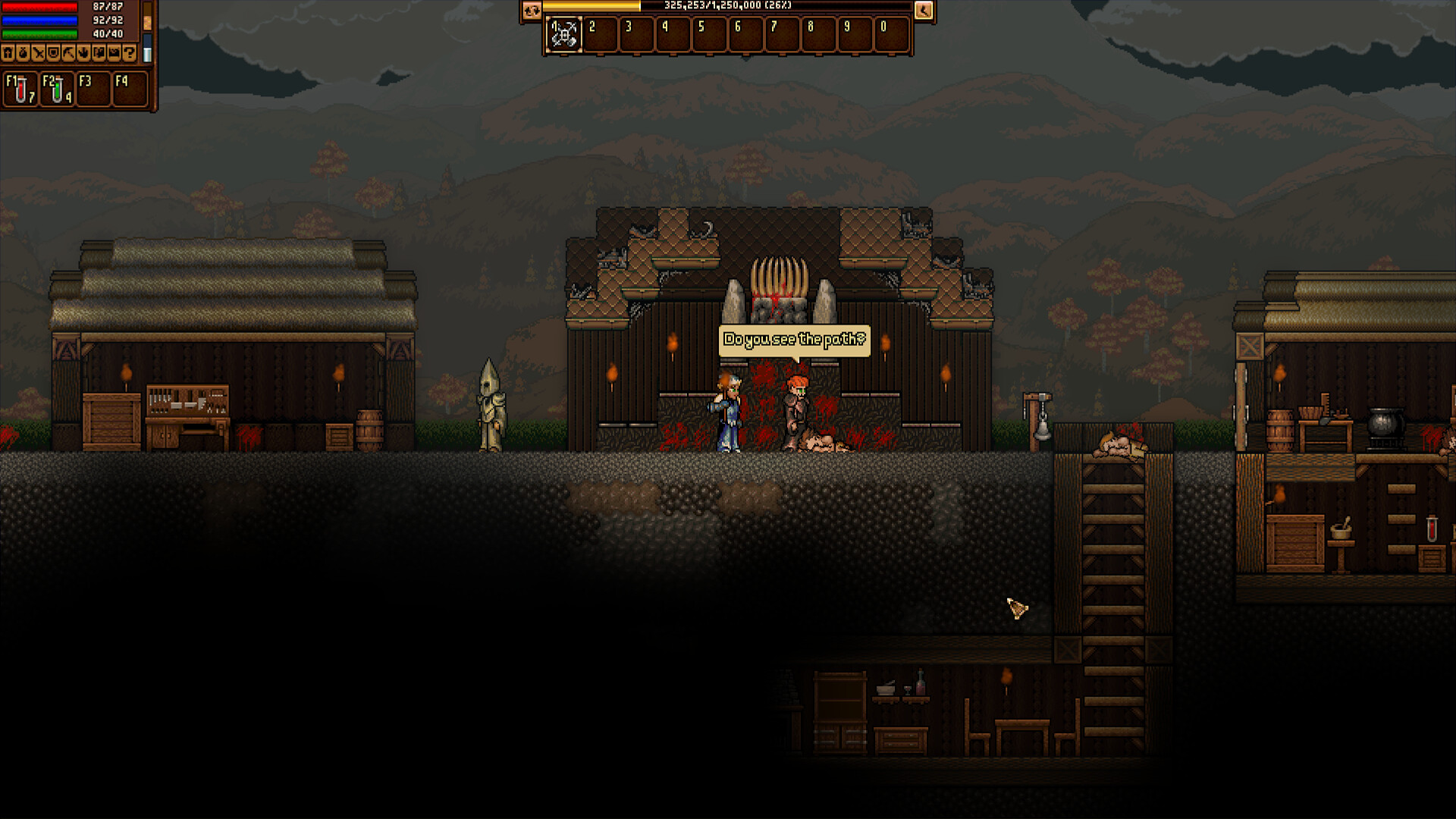Open the inventory bag icon

pos(23,53)
